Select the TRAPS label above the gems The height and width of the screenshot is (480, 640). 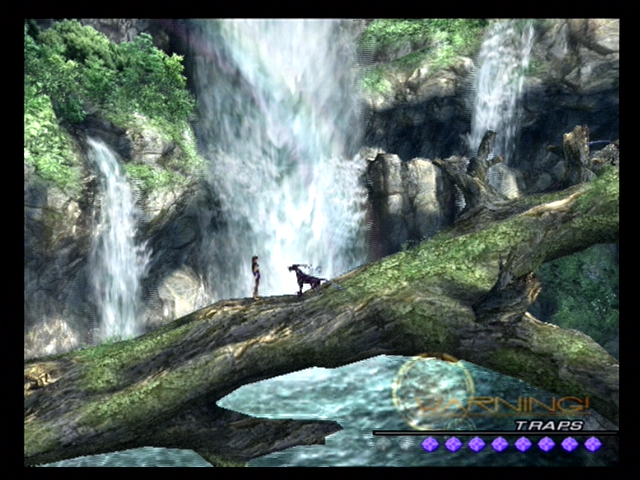coord(549,424)
